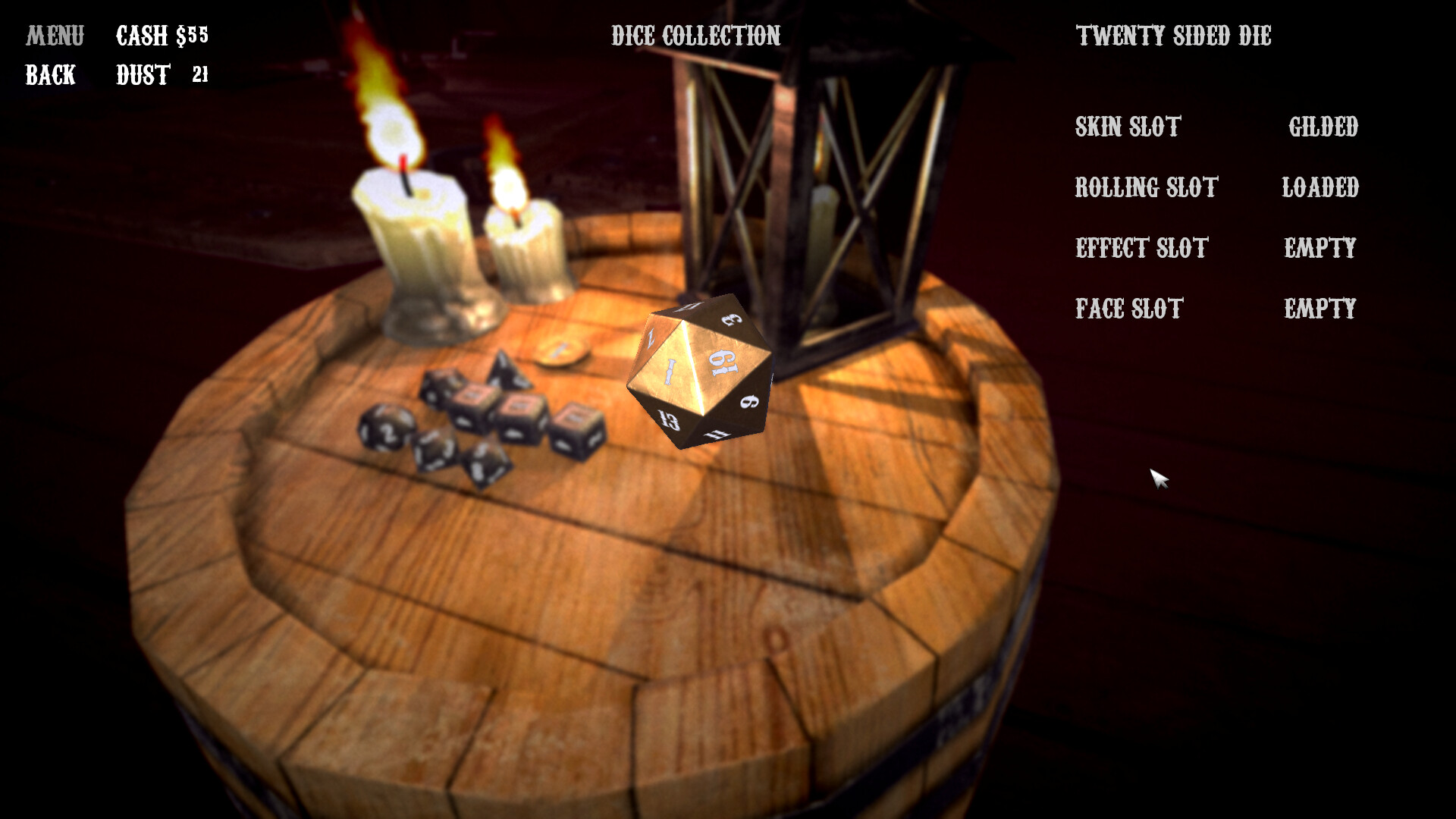This screenshot has width=1456, height=819.
Task: Toggle the LOADED rolling slot
Action: point(1319,188)
